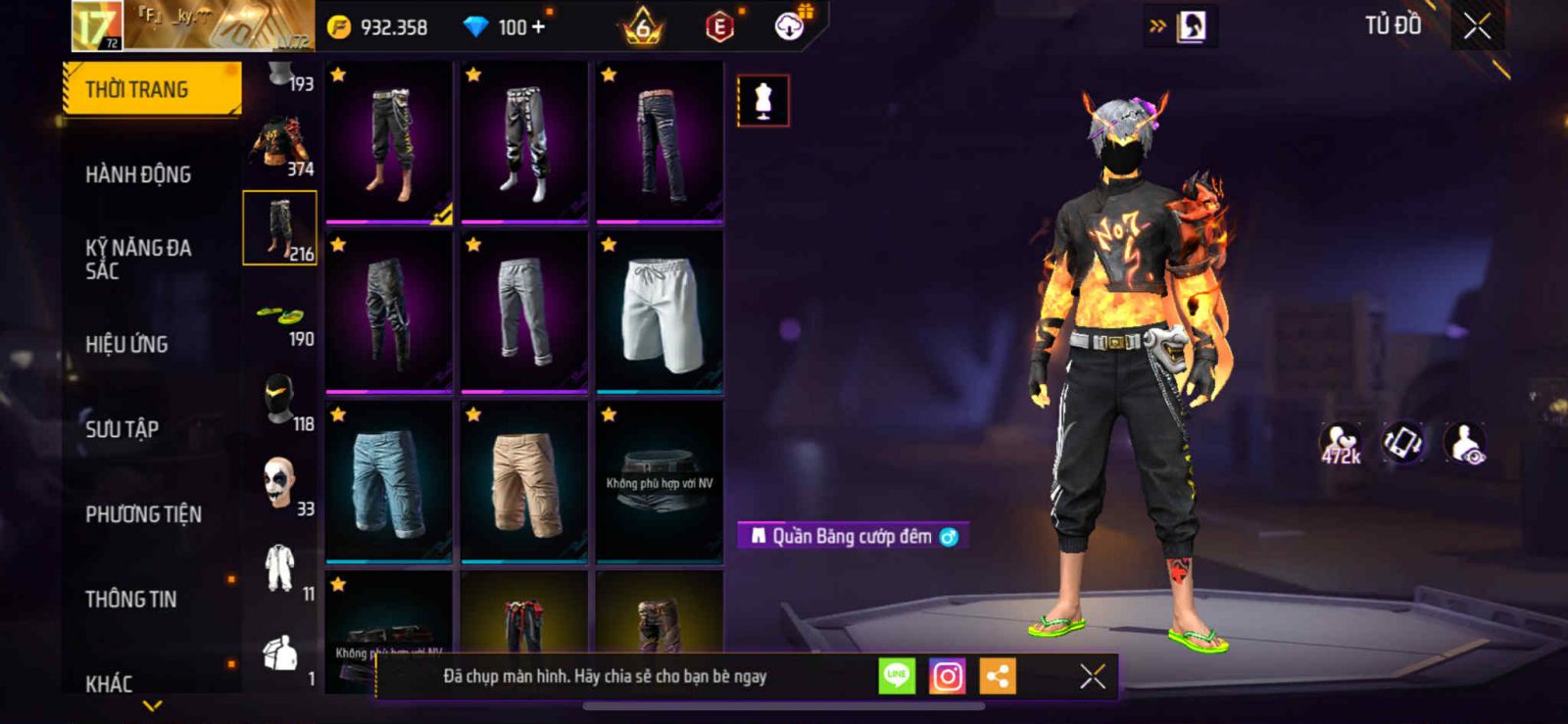
Task: Switch to the THỜI TRANG tab
Action: (x=151, y=89)
